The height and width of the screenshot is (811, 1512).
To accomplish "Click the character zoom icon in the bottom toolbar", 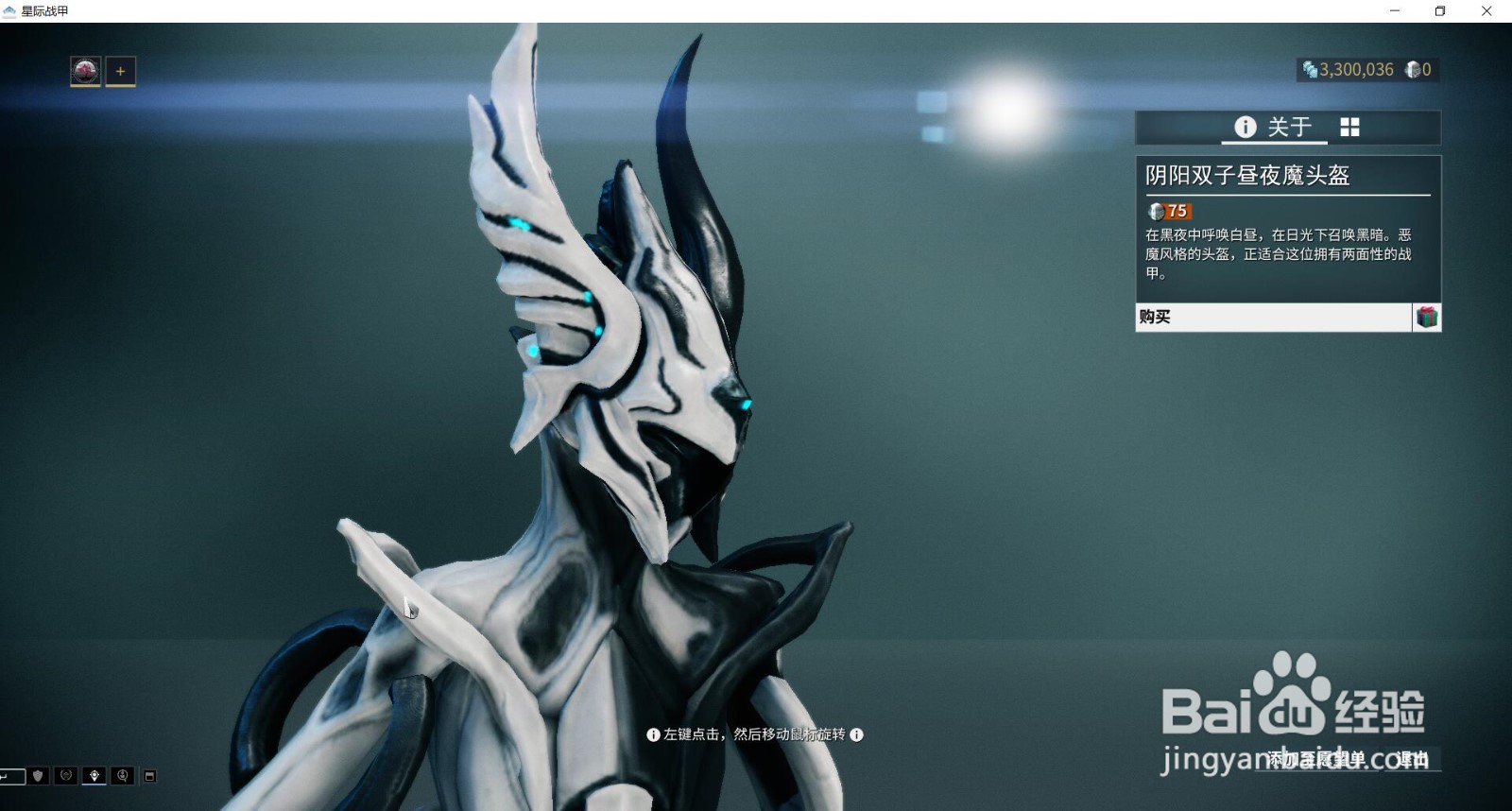I will pyautogui.click(x=123, y=775).
